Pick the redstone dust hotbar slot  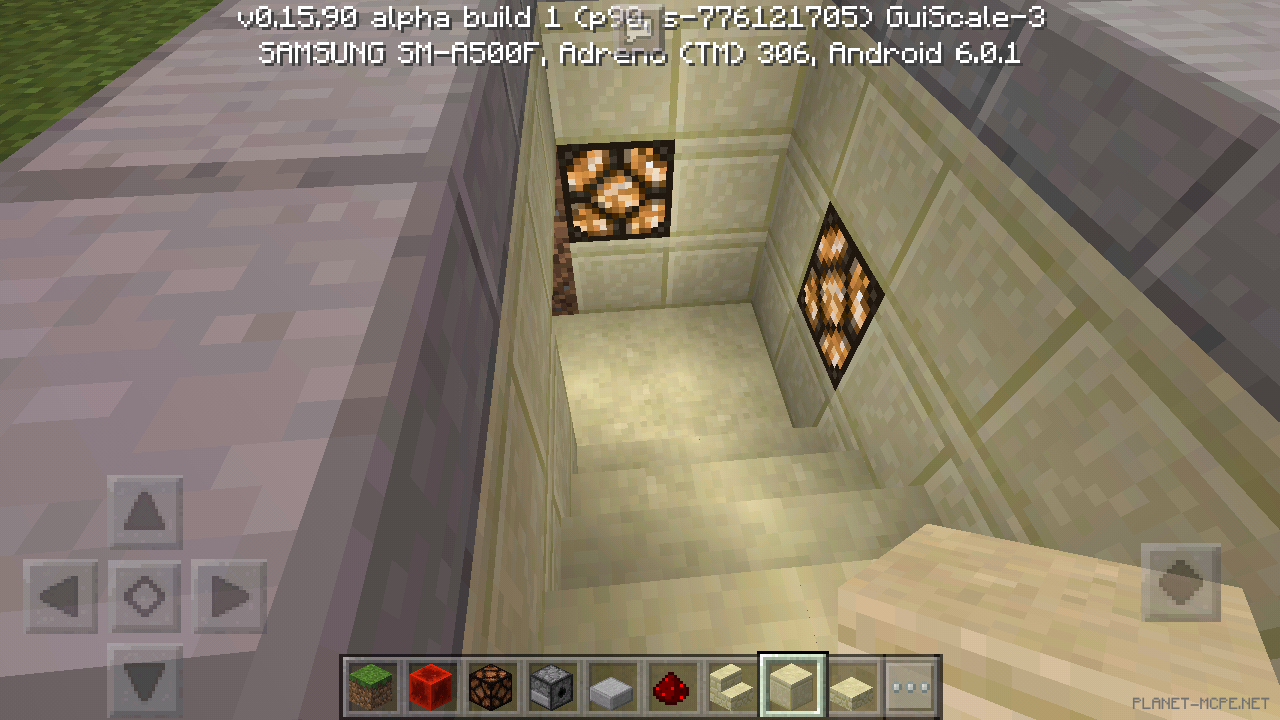tap(670, 686)
